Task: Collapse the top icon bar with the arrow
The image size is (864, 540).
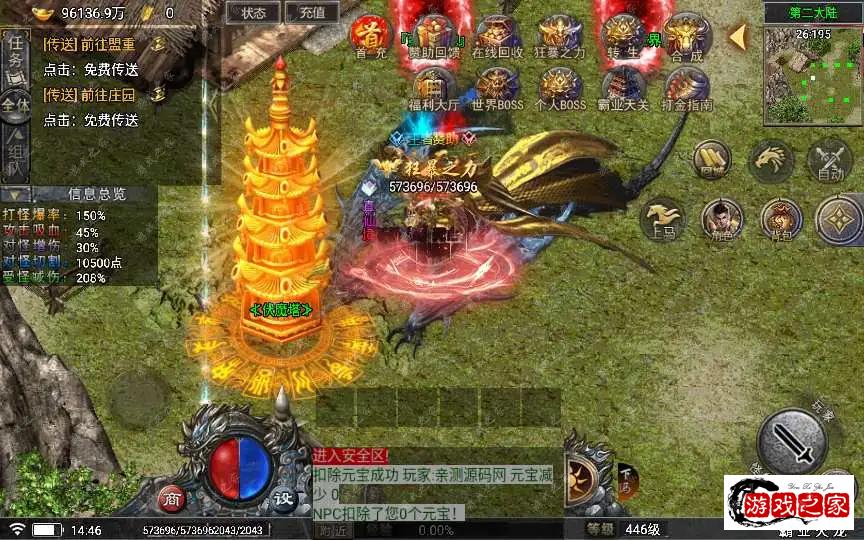Action: pos(738,37)
